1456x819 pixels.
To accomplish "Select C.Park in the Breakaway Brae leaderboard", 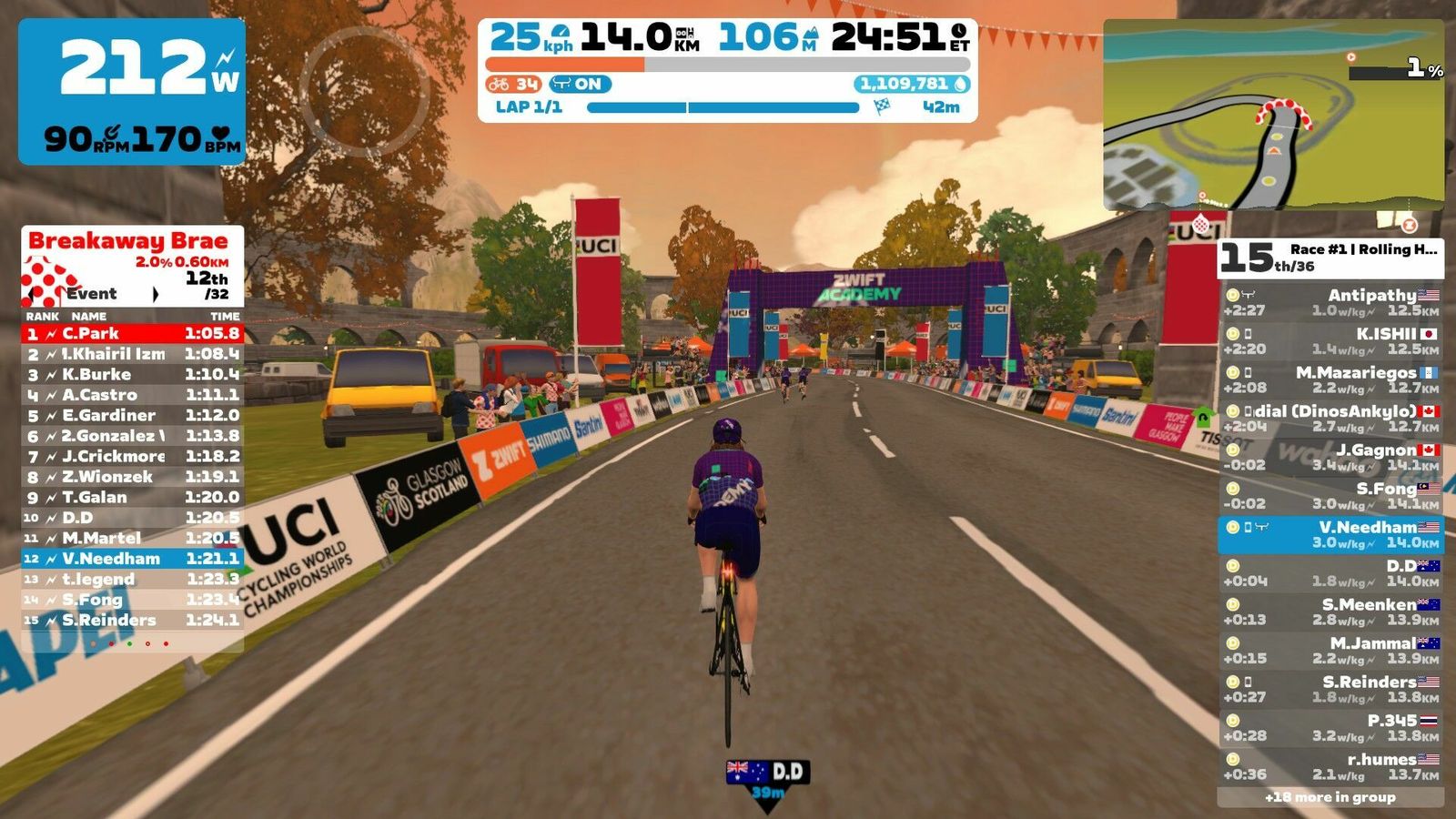I will pyautogui.click(x=132, y=334).
